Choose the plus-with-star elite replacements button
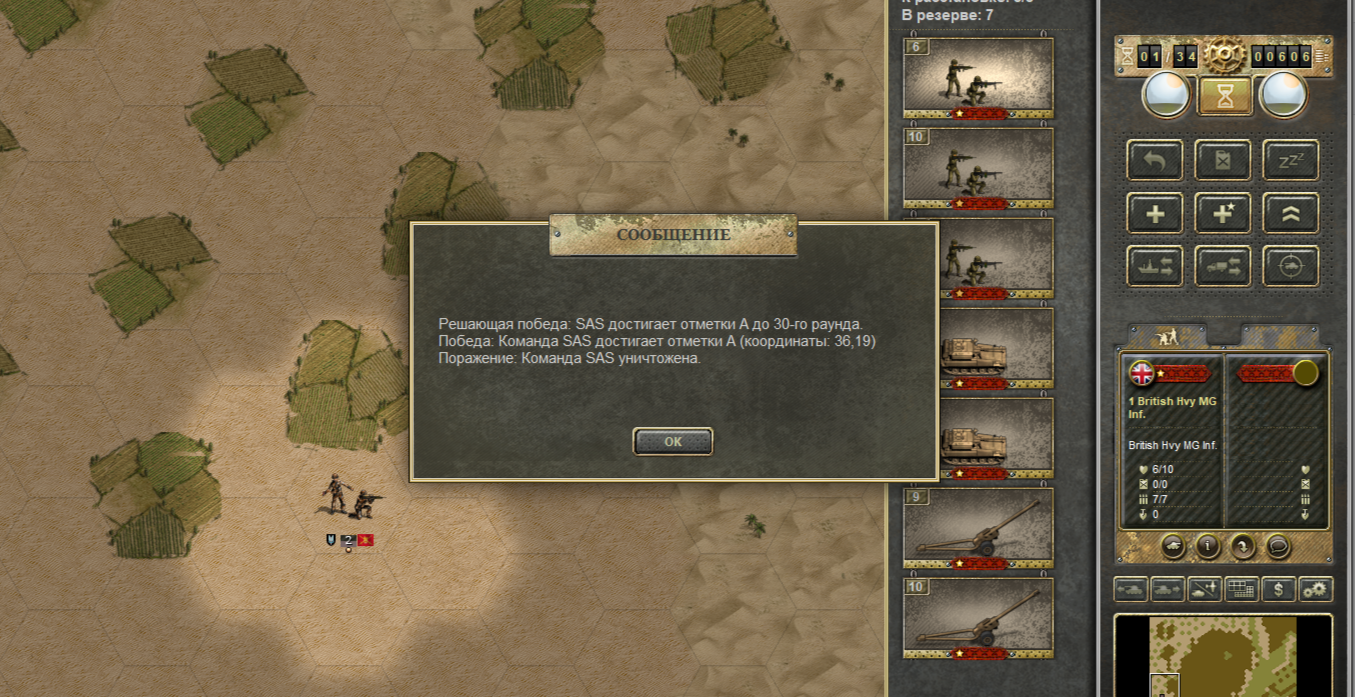Image resolution: width=1355 pixels, height=697 pixels. 1223,213
